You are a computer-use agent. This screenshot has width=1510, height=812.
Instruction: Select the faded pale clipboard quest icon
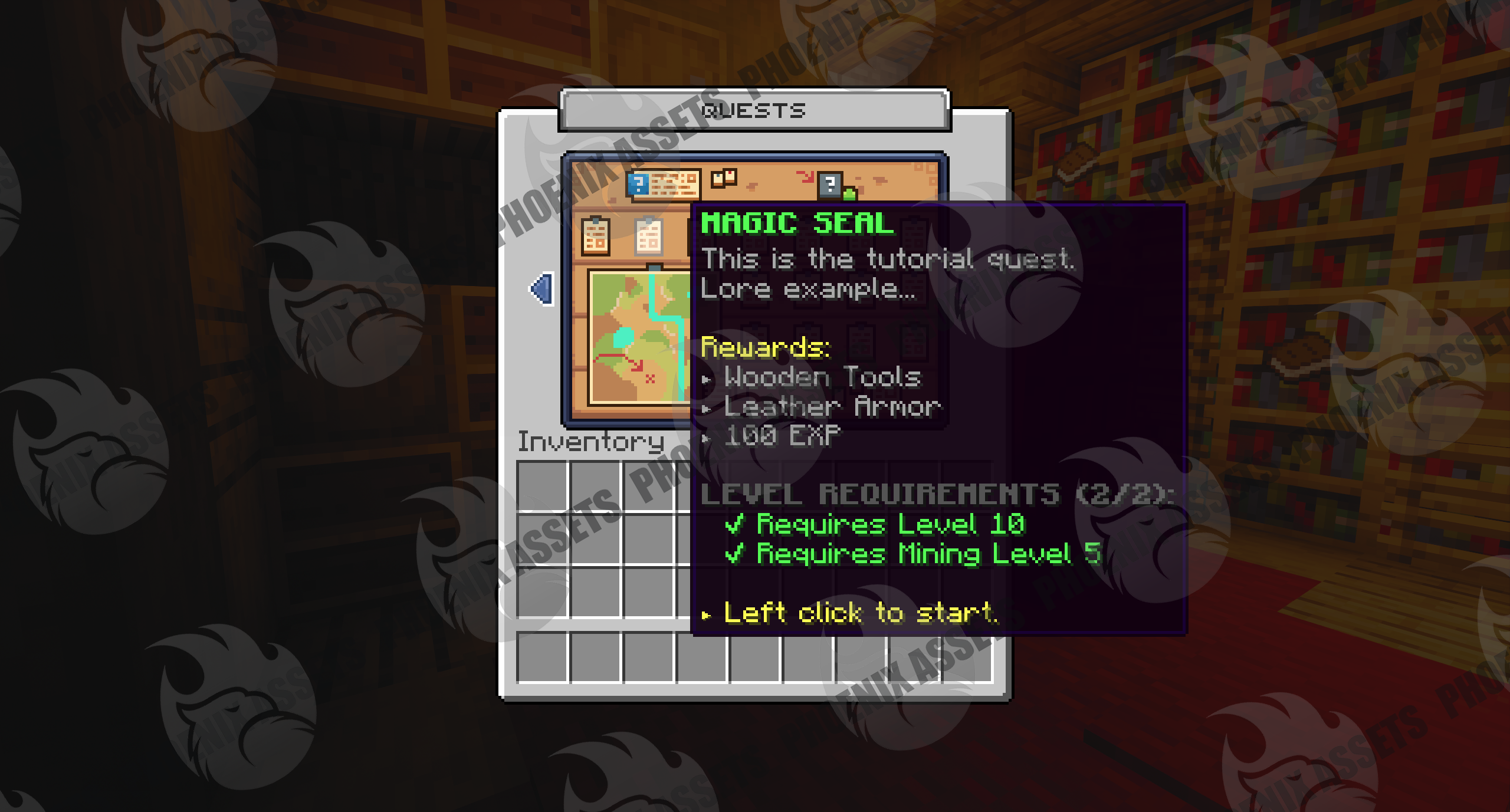(648, 236)
